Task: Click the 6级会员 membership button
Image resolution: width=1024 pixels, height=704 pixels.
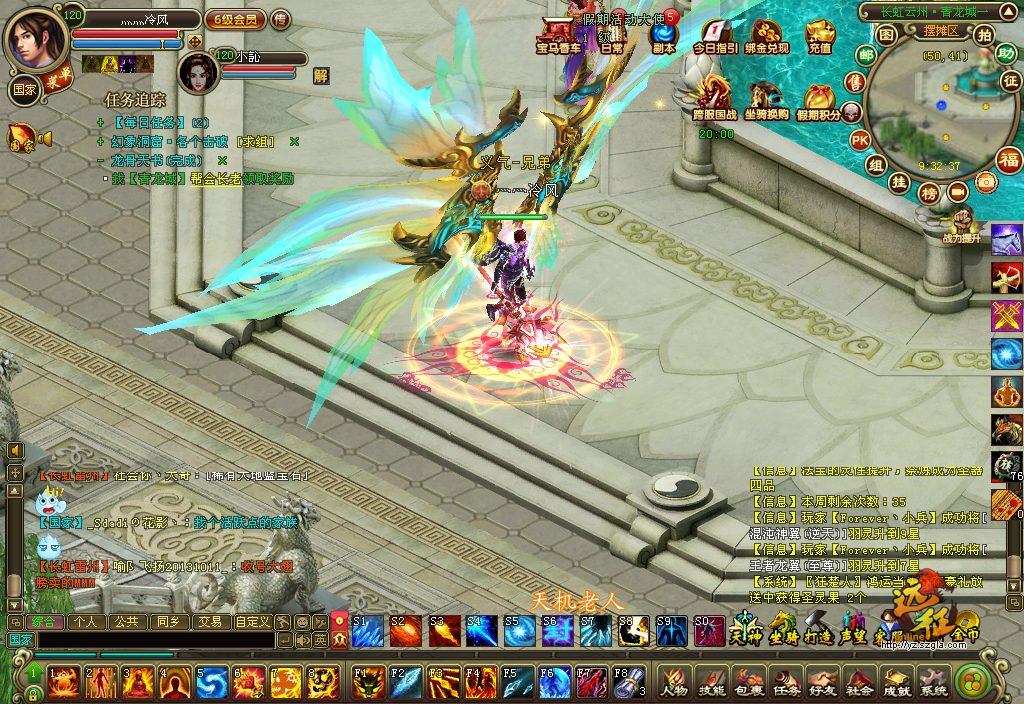Action: [x=235, y=19]
